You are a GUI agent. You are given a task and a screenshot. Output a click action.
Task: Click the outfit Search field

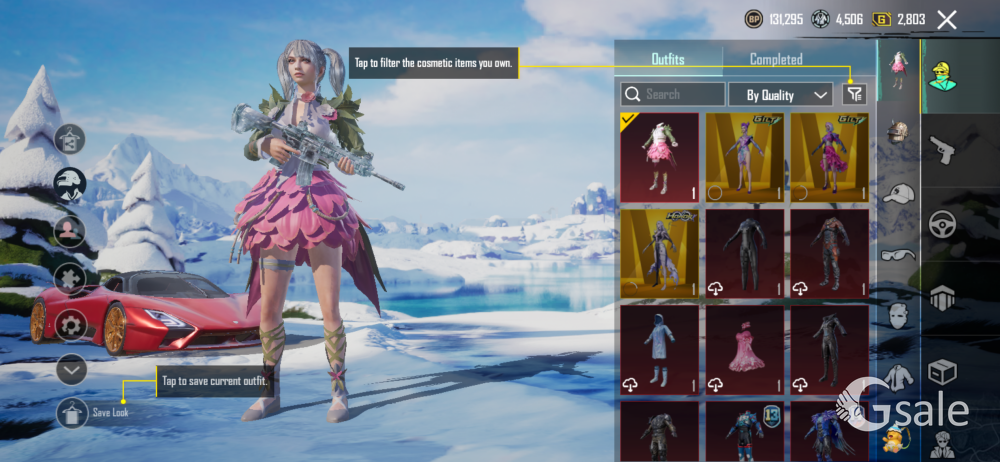coord(672,95)
